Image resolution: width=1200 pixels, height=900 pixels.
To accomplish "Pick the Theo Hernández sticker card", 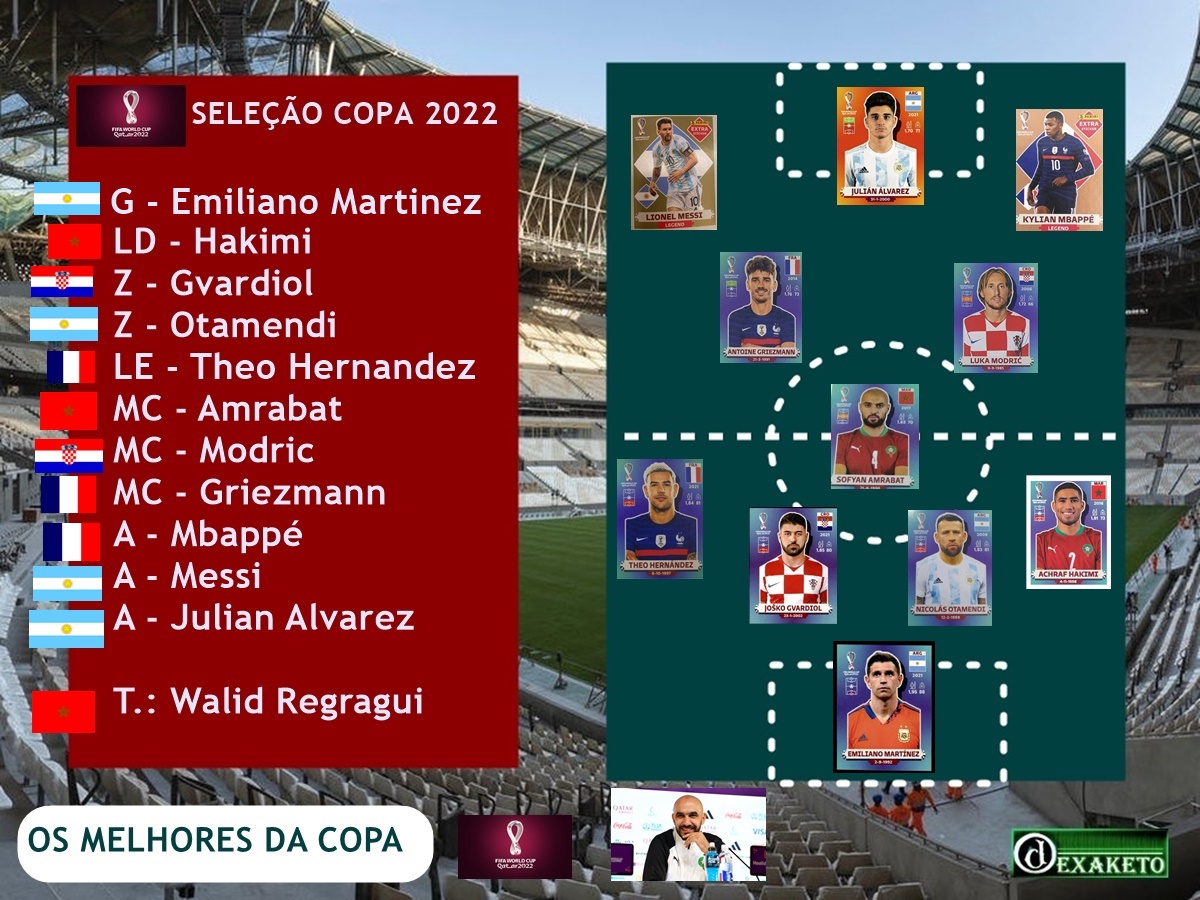I will coord(660,518).
